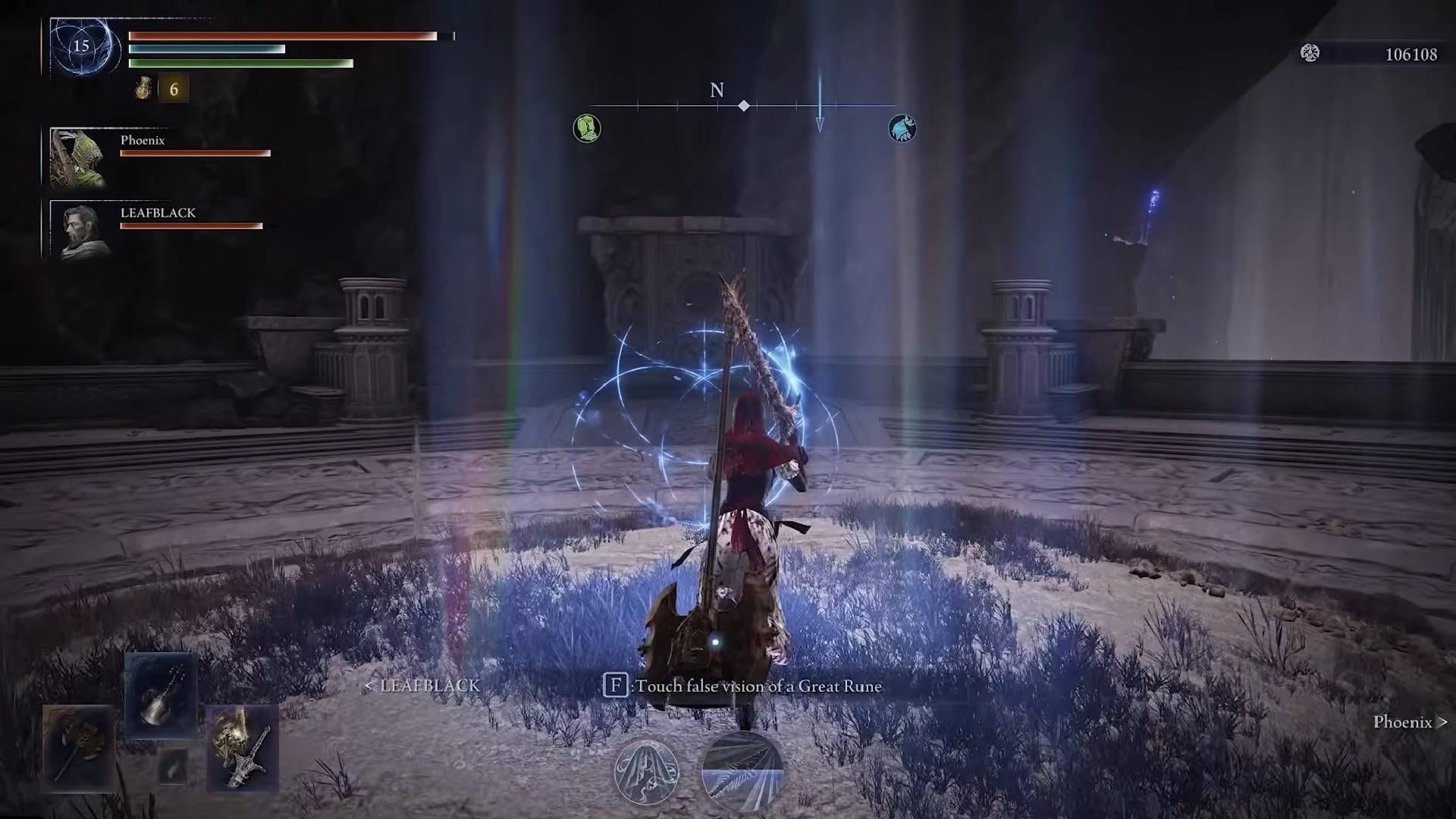Click the Phoenix player portrait
The width and height of the screenshot is (1456, 819).
[81, 157]
